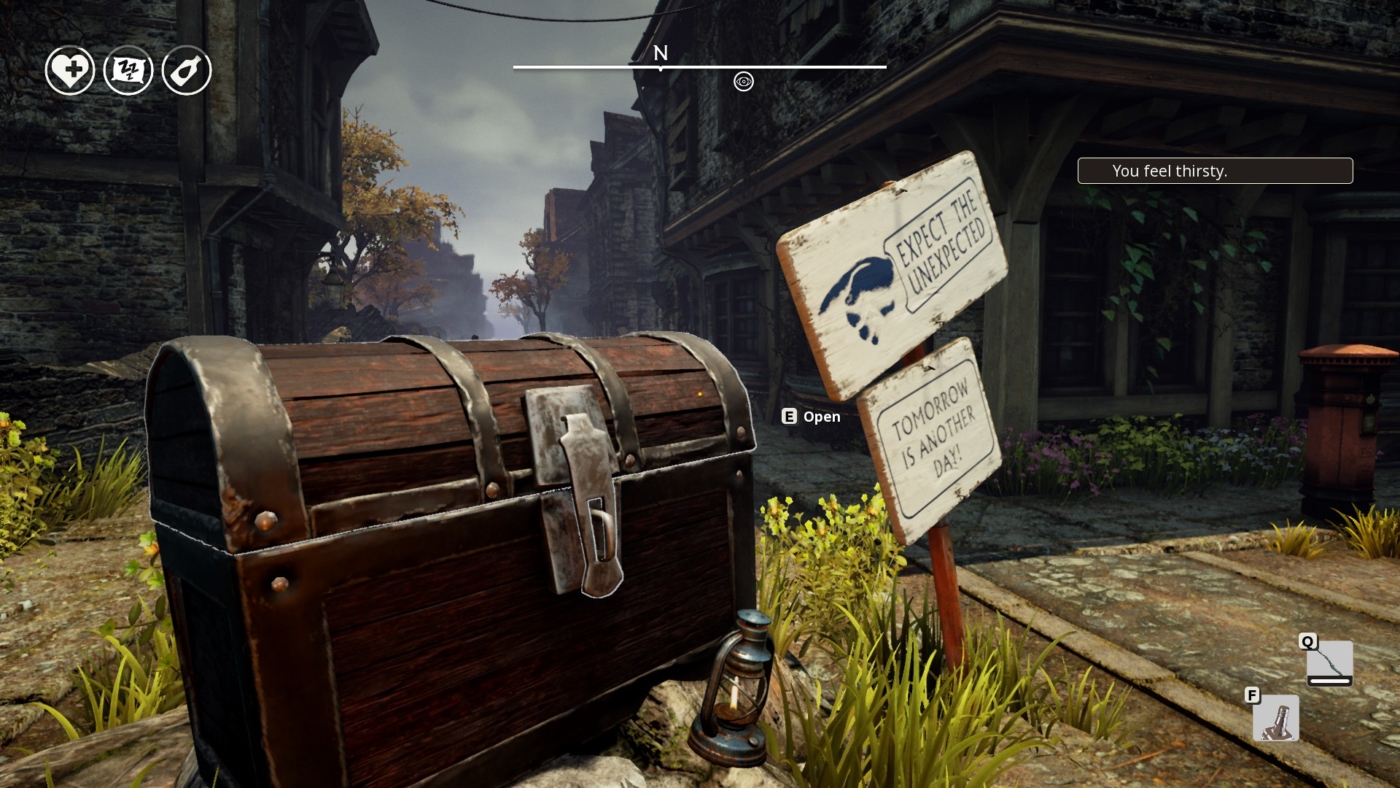Select the fishing rod in the Q quickslot
Viewport: 1400px width, 788px height.
tap(1331, 661)
